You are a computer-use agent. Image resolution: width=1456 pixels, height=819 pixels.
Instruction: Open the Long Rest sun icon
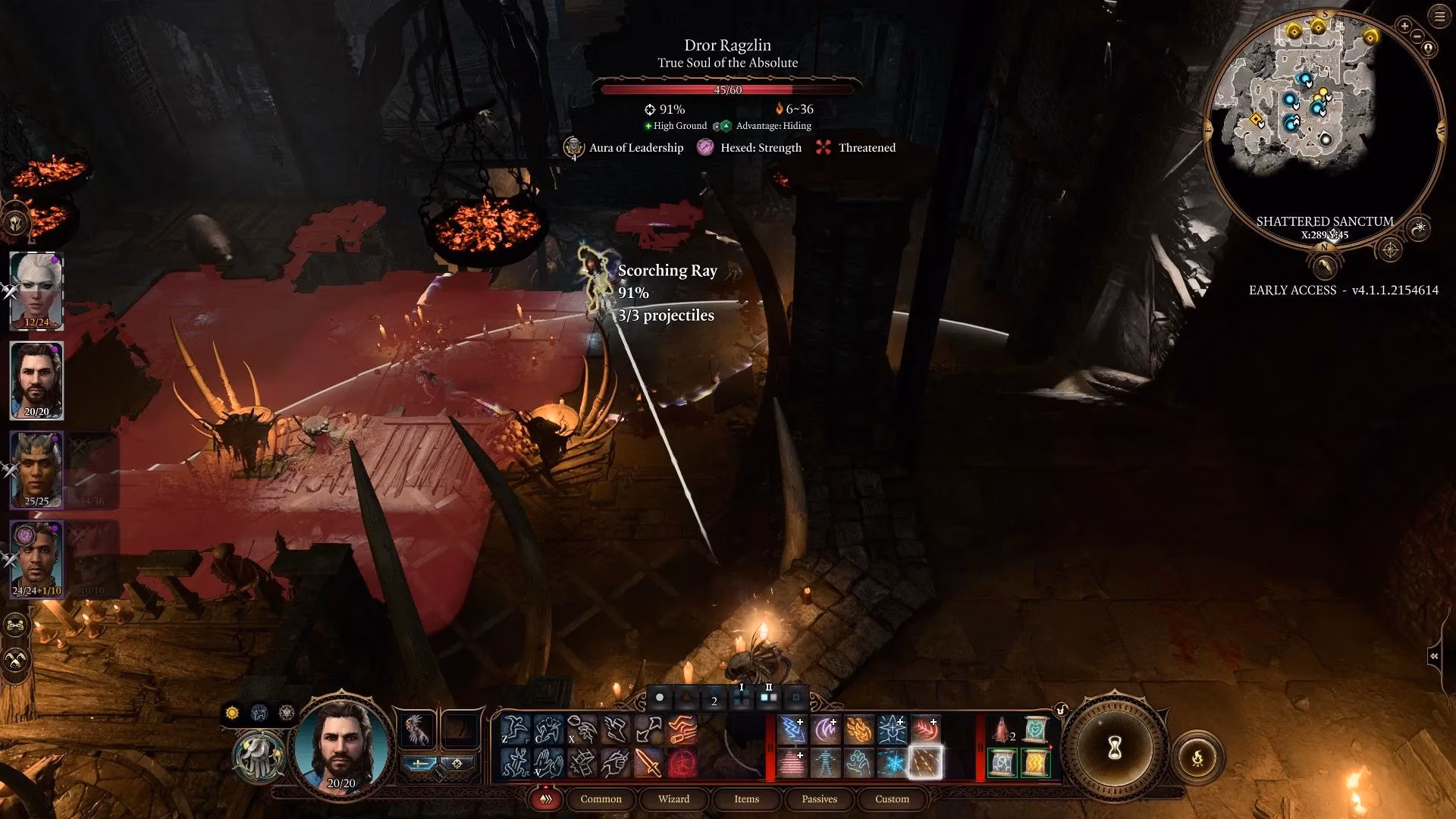[232, 714]
